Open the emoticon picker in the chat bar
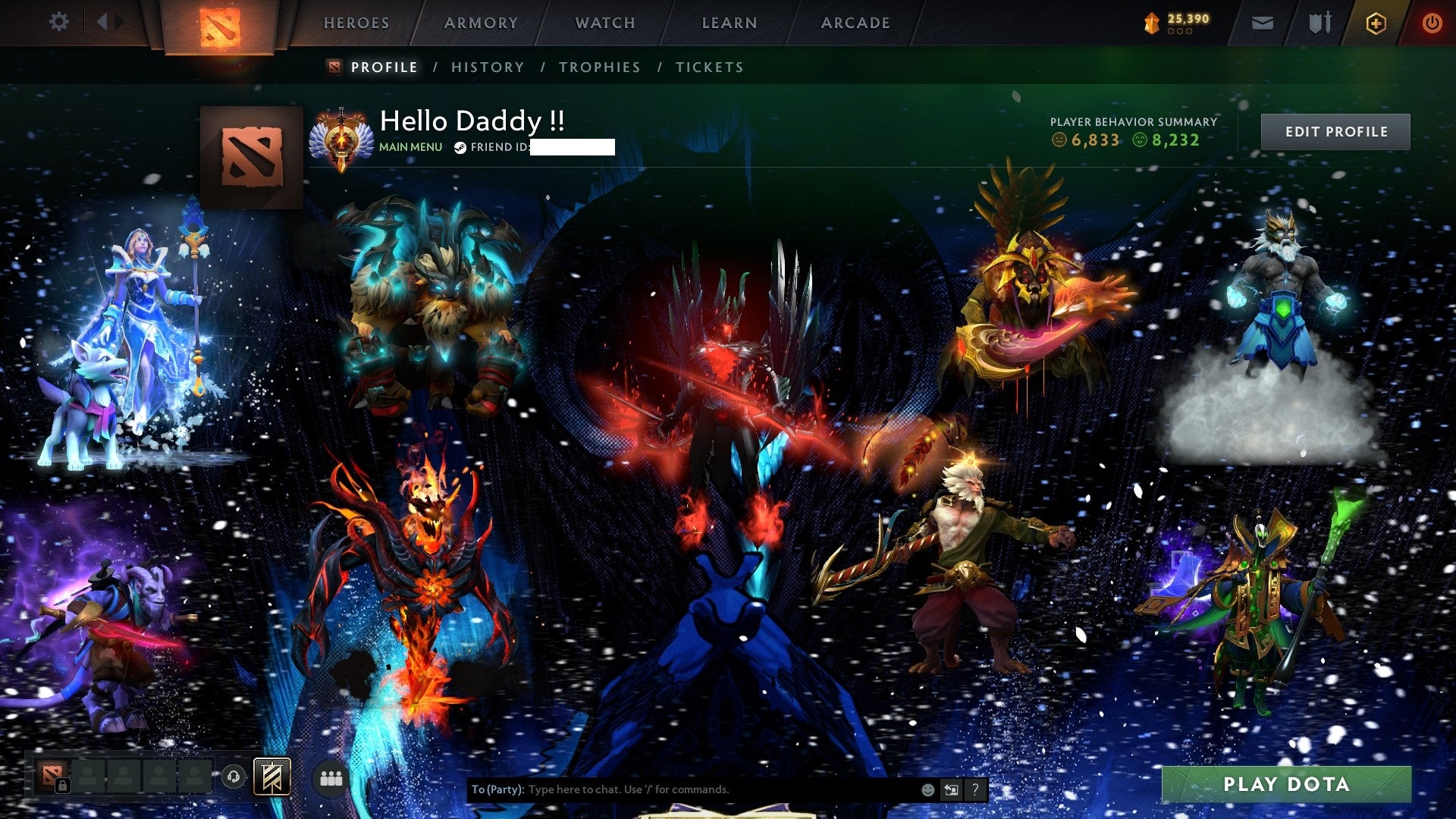The height and width of the screenshot is (819, 1456). coord(927,789)
